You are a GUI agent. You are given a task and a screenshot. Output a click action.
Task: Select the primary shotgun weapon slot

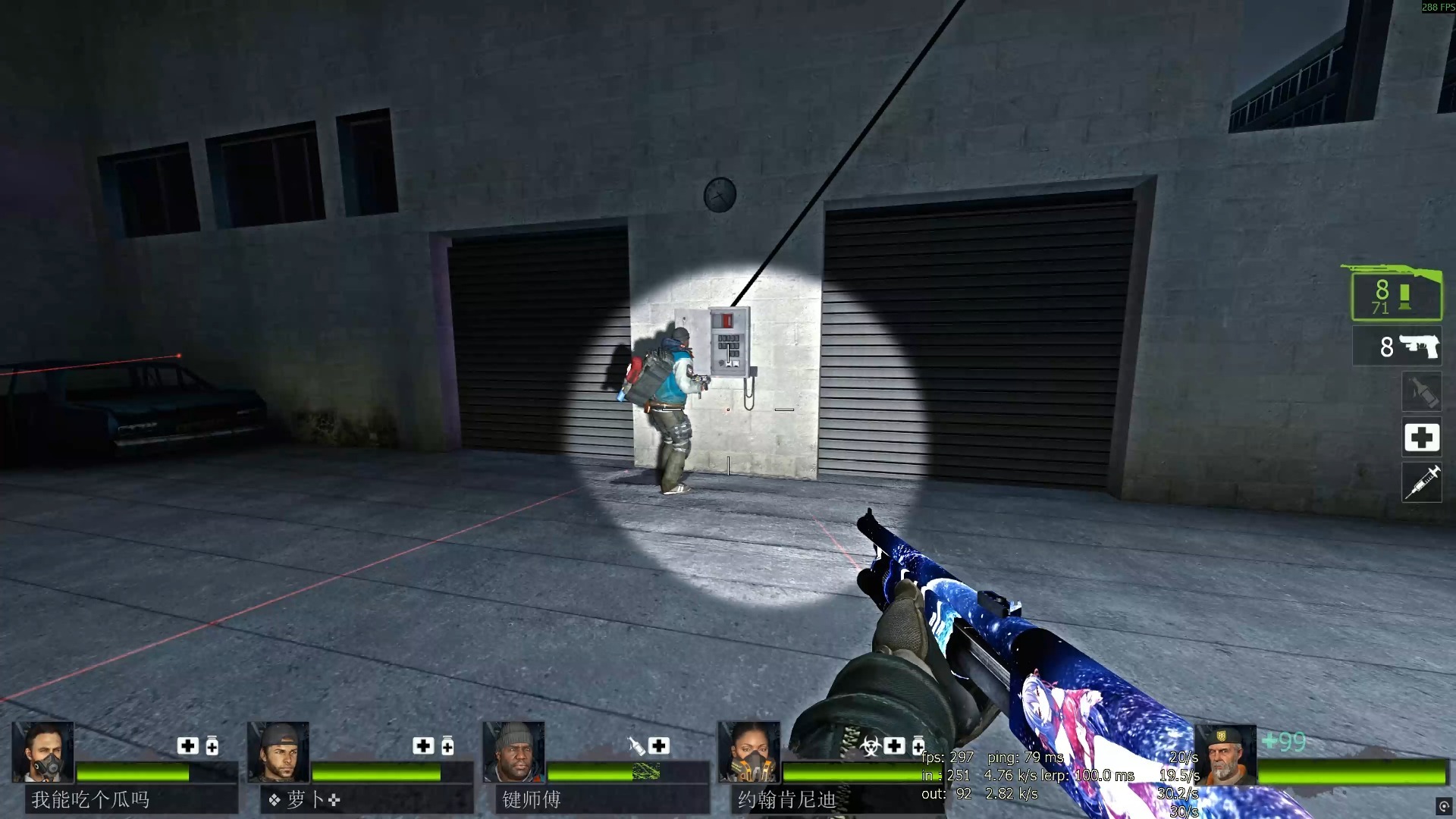point(1395,294)
